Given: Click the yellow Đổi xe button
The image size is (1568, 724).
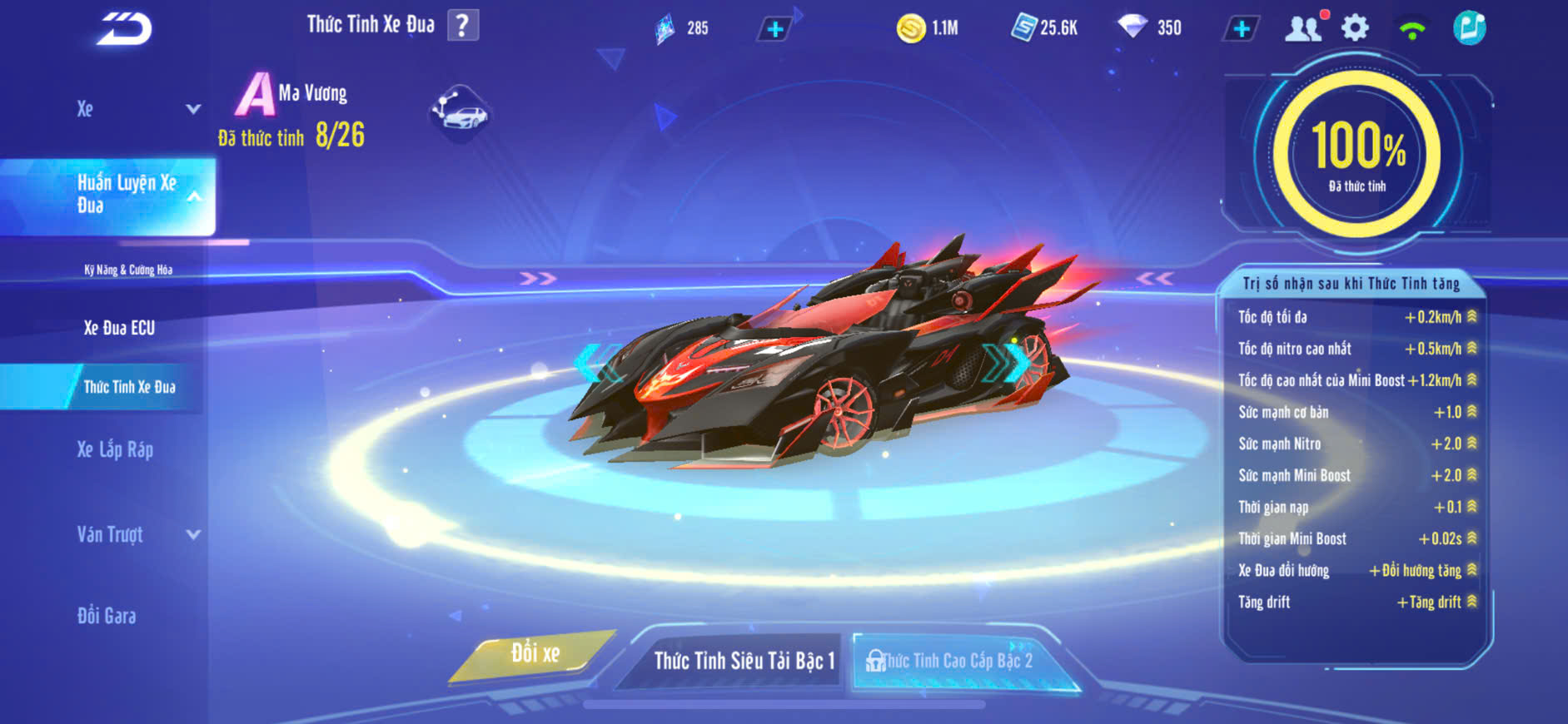Looking at the screenshot, I should 535,654.
